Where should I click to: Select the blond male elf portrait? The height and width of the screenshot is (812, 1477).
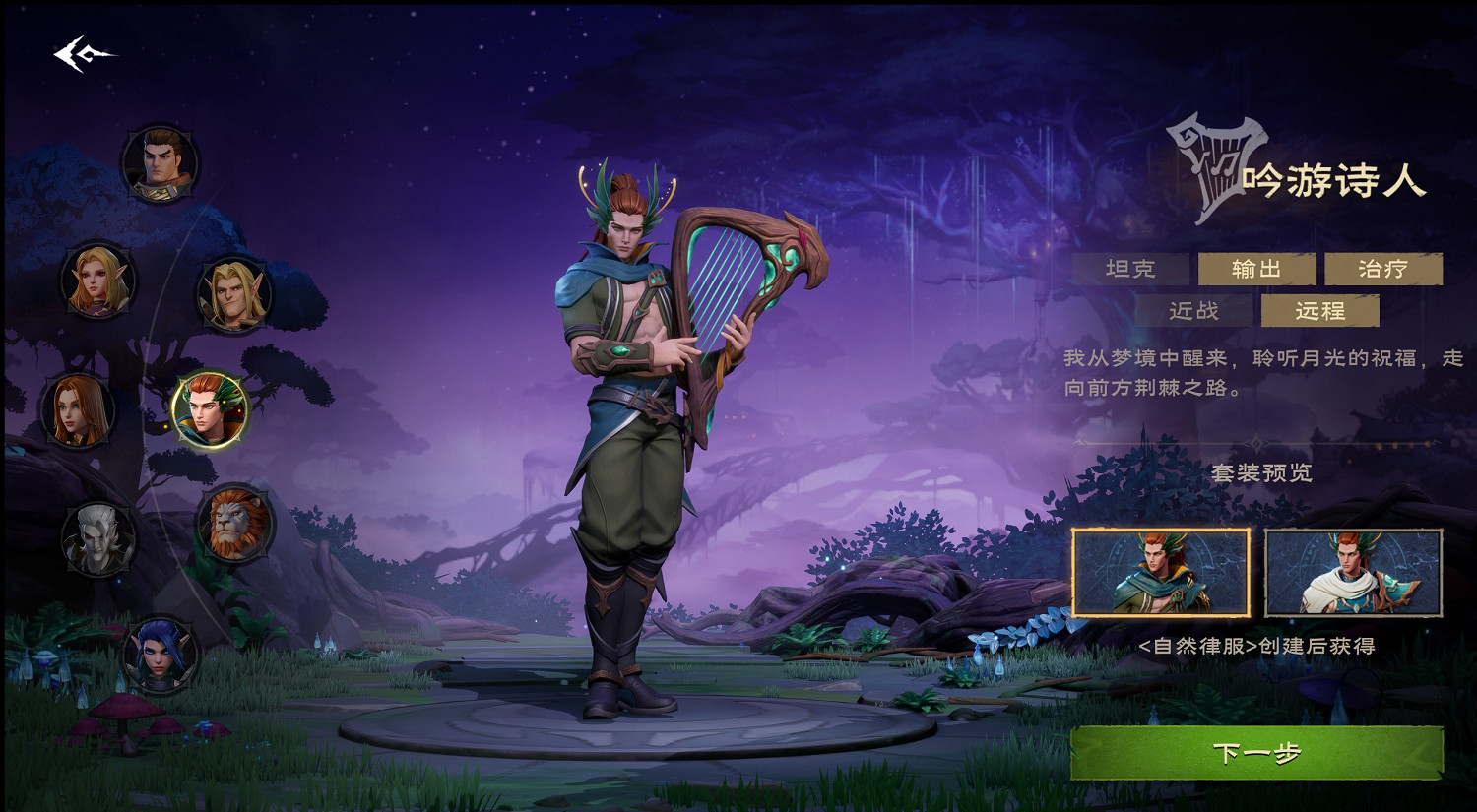(x=236, y=295)
